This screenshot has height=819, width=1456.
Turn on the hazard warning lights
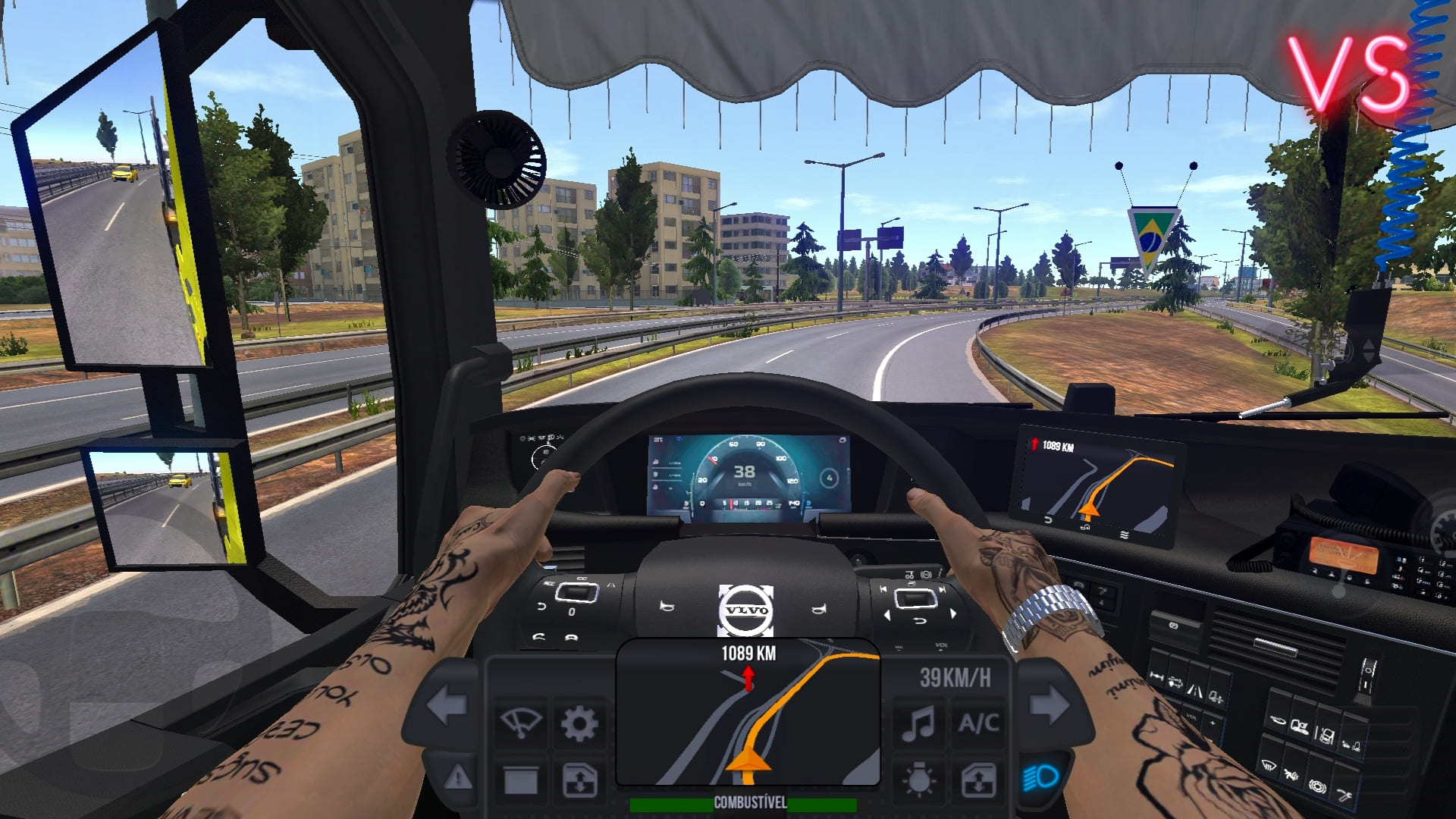coord(457,778)
